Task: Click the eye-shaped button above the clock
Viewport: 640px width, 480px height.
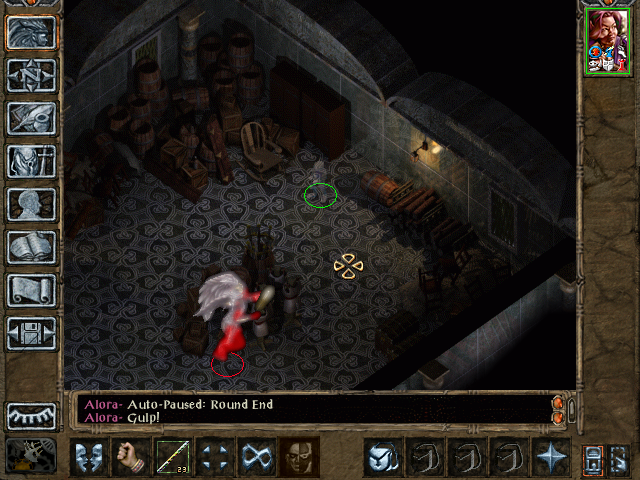Action: click(x=31, y=415)
